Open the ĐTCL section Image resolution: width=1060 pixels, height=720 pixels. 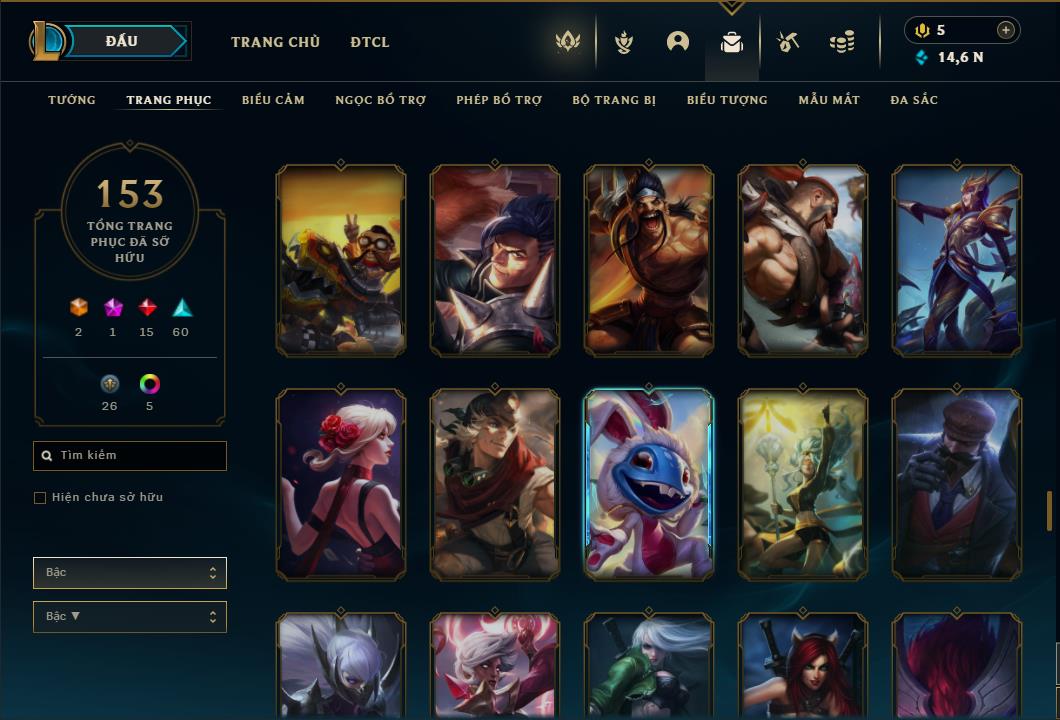[370, 42]
